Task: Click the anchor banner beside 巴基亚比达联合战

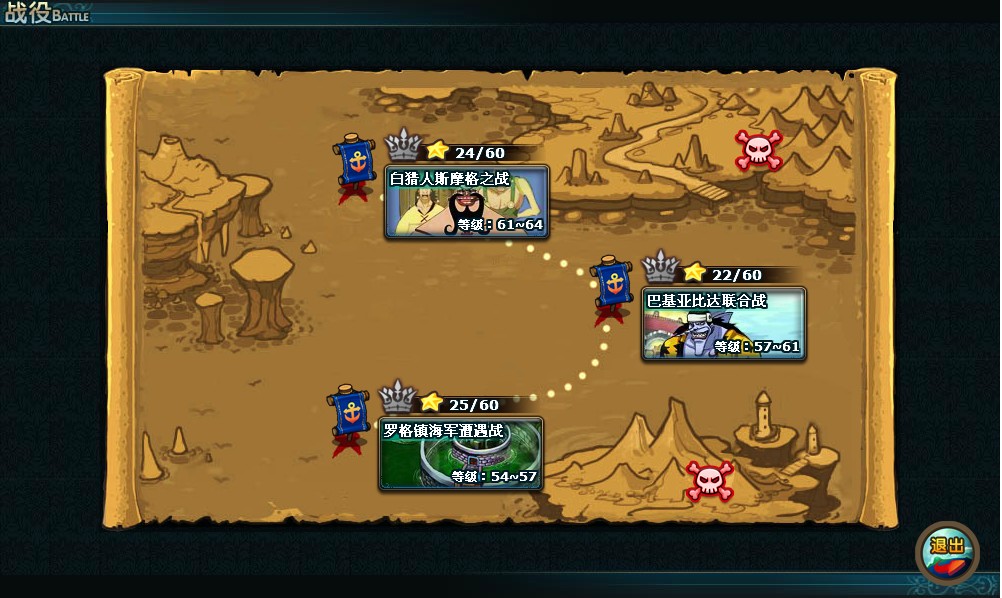Action: (x=610, y=287)
